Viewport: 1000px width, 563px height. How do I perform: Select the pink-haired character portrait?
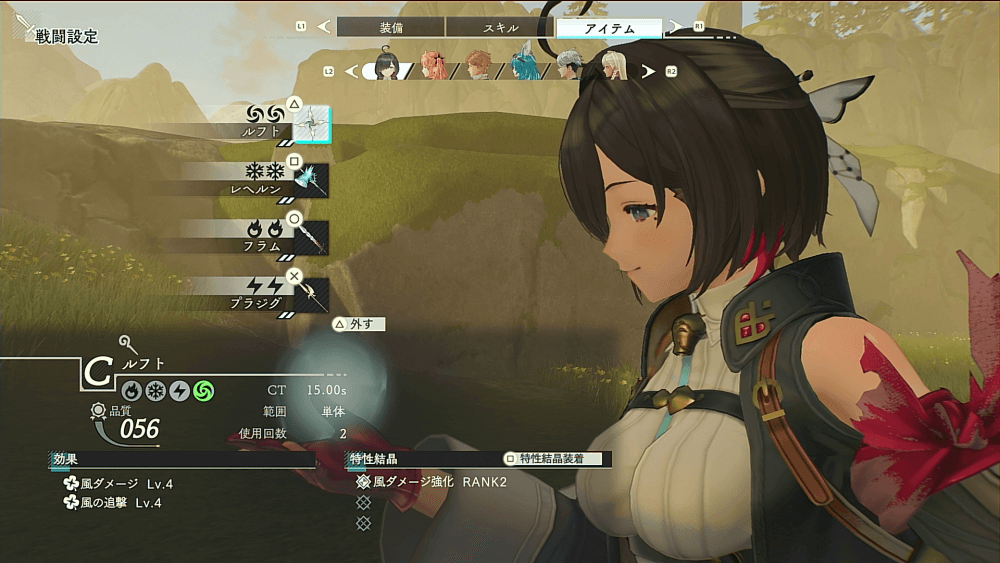(434, 66)
